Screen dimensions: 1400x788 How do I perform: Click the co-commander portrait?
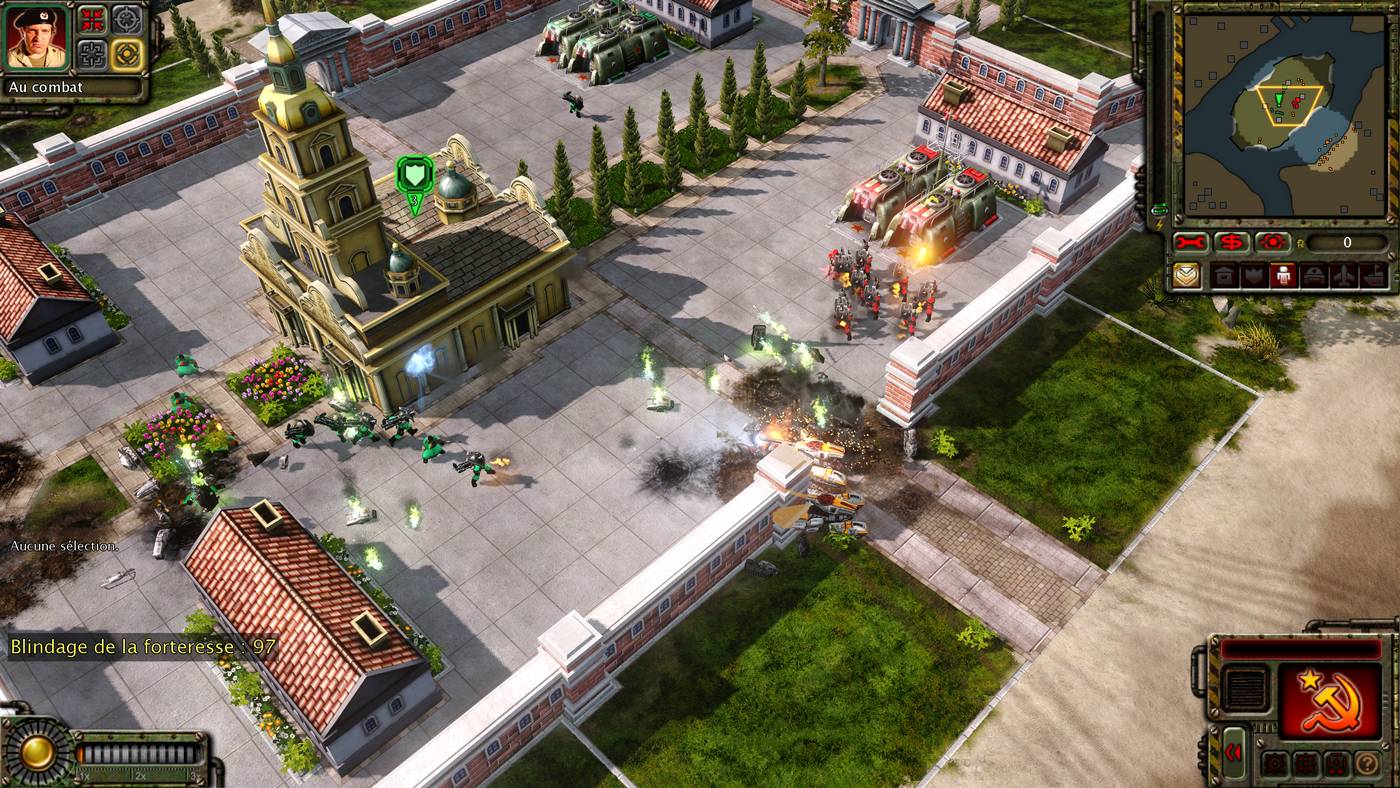[37, 38]
